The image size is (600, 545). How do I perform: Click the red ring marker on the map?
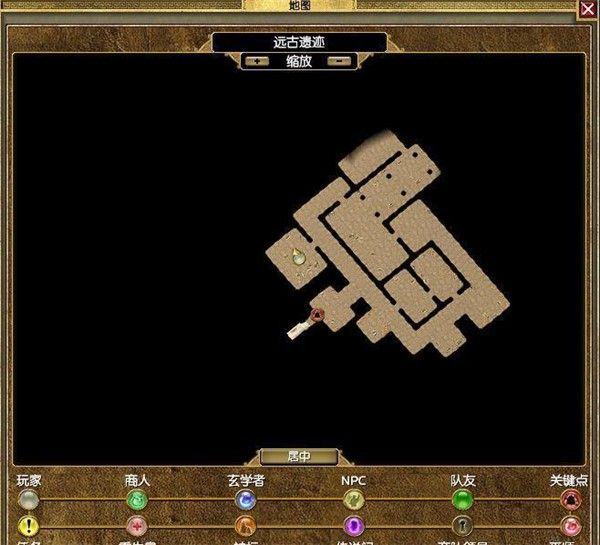(318, 316)
